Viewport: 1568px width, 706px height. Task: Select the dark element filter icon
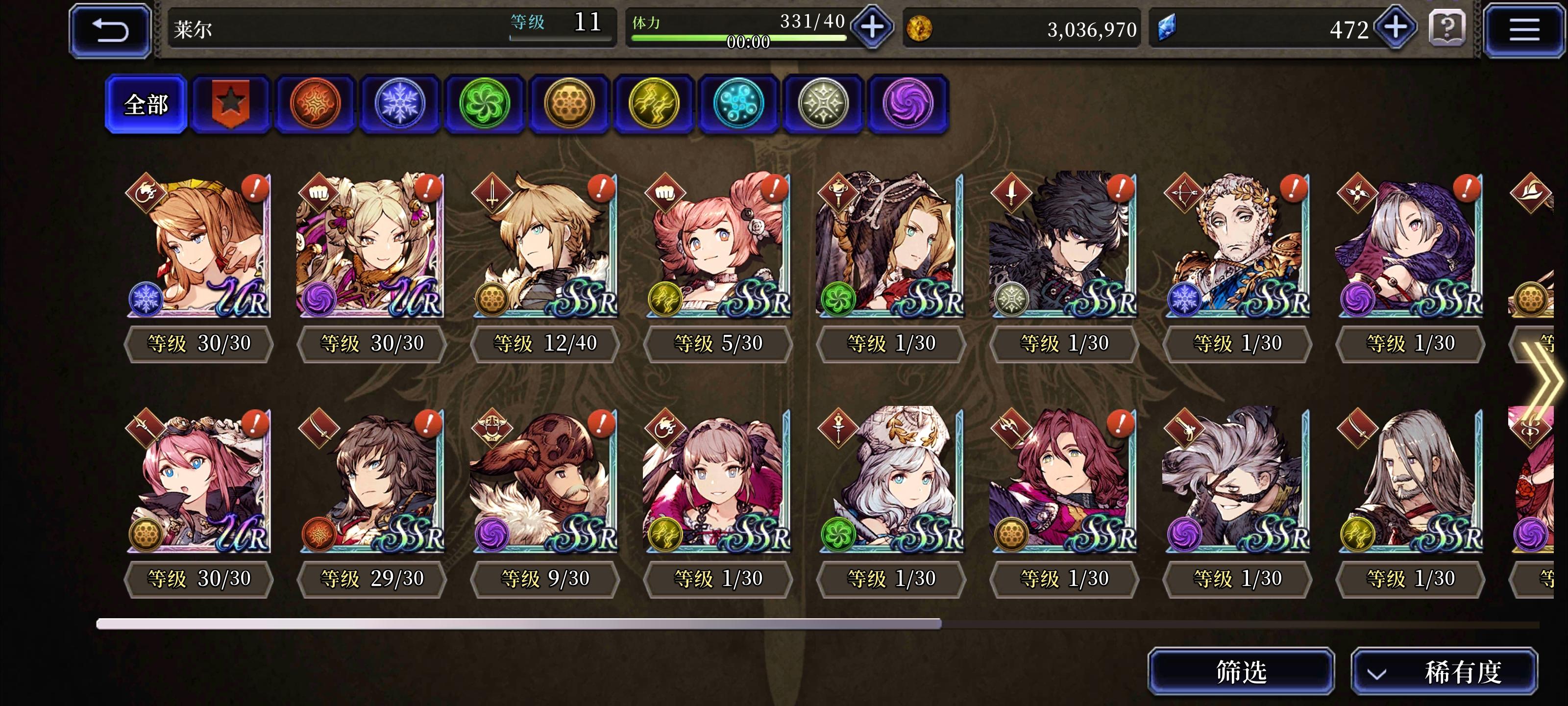(908, 103)
